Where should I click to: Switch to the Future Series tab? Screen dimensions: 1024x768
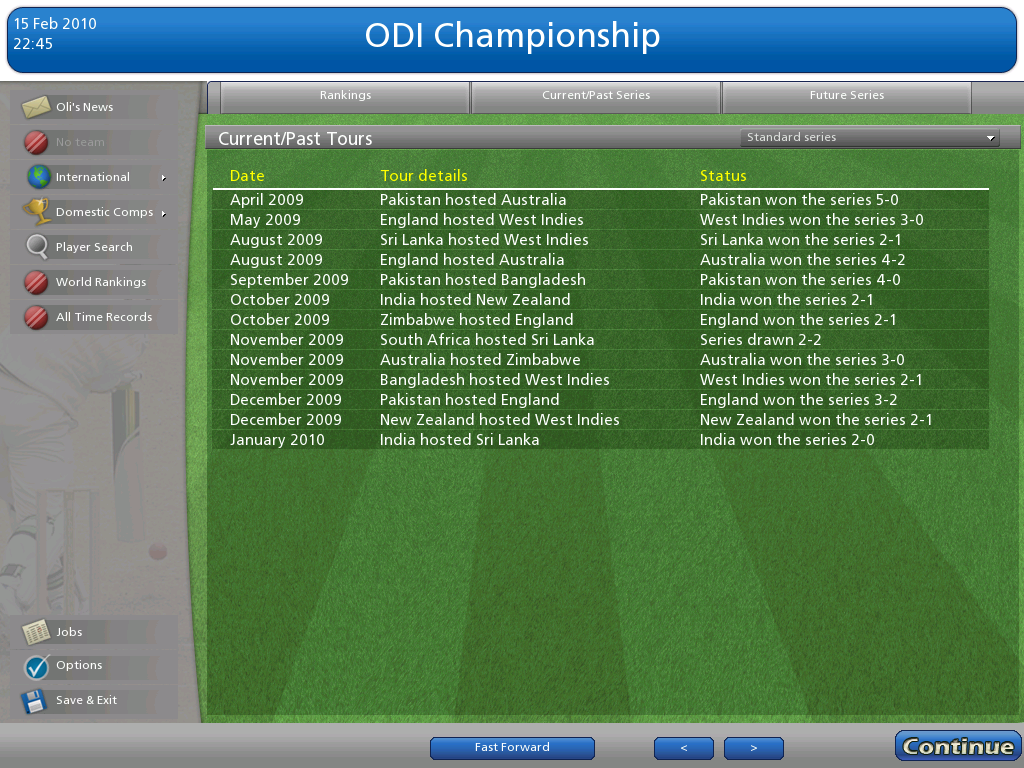pyautogui.click(x=846, y=96)
